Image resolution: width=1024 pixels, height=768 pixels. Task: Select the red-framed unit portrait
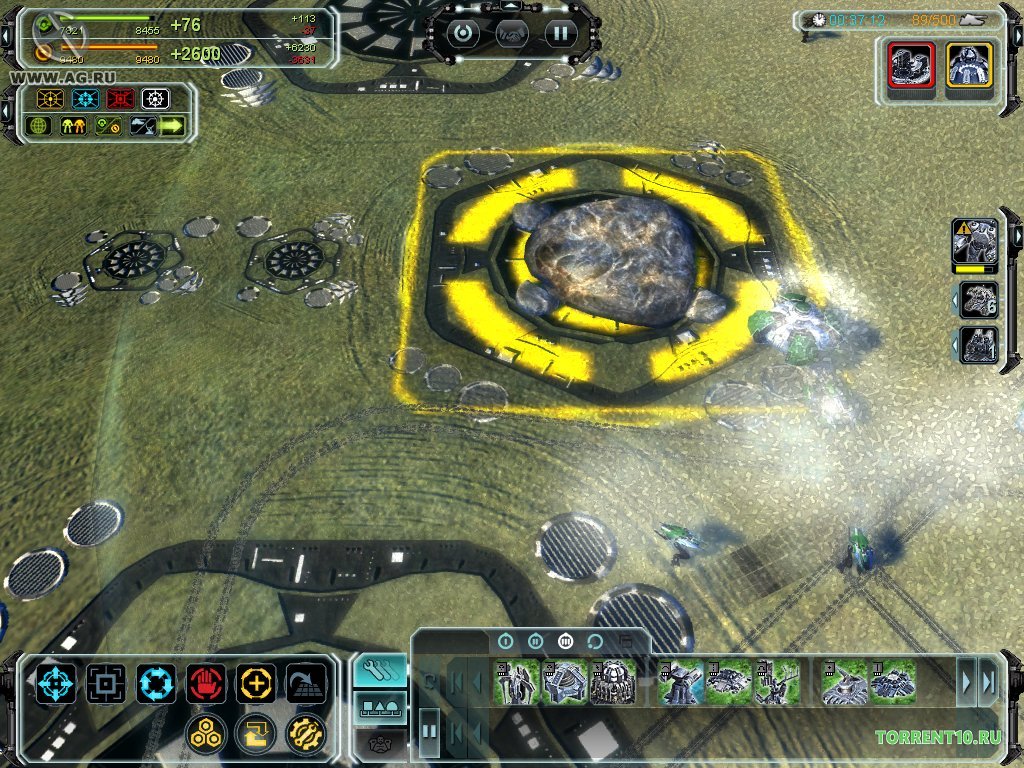click(x=911, y=69)
